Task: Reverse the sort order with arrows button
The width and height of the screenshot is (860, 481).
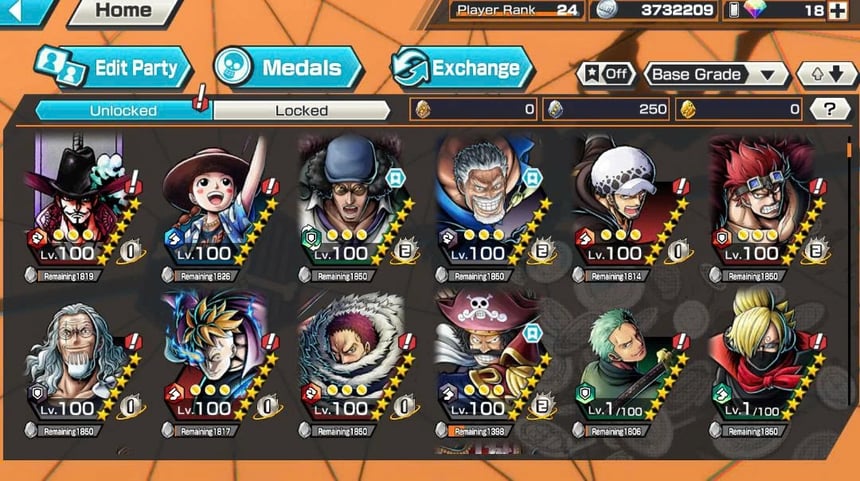Action: [826, 74]
